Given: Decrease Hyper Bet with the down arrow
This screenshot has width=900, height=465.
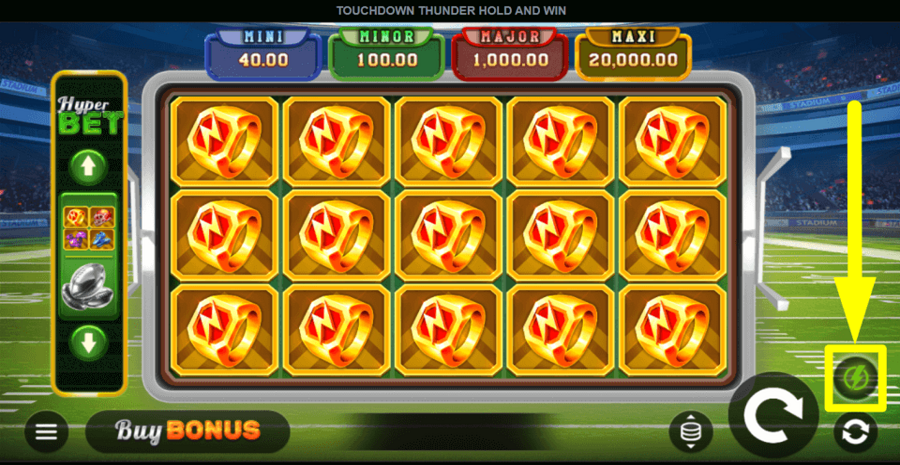Looking at the screenshot, I should pos(89,343).
